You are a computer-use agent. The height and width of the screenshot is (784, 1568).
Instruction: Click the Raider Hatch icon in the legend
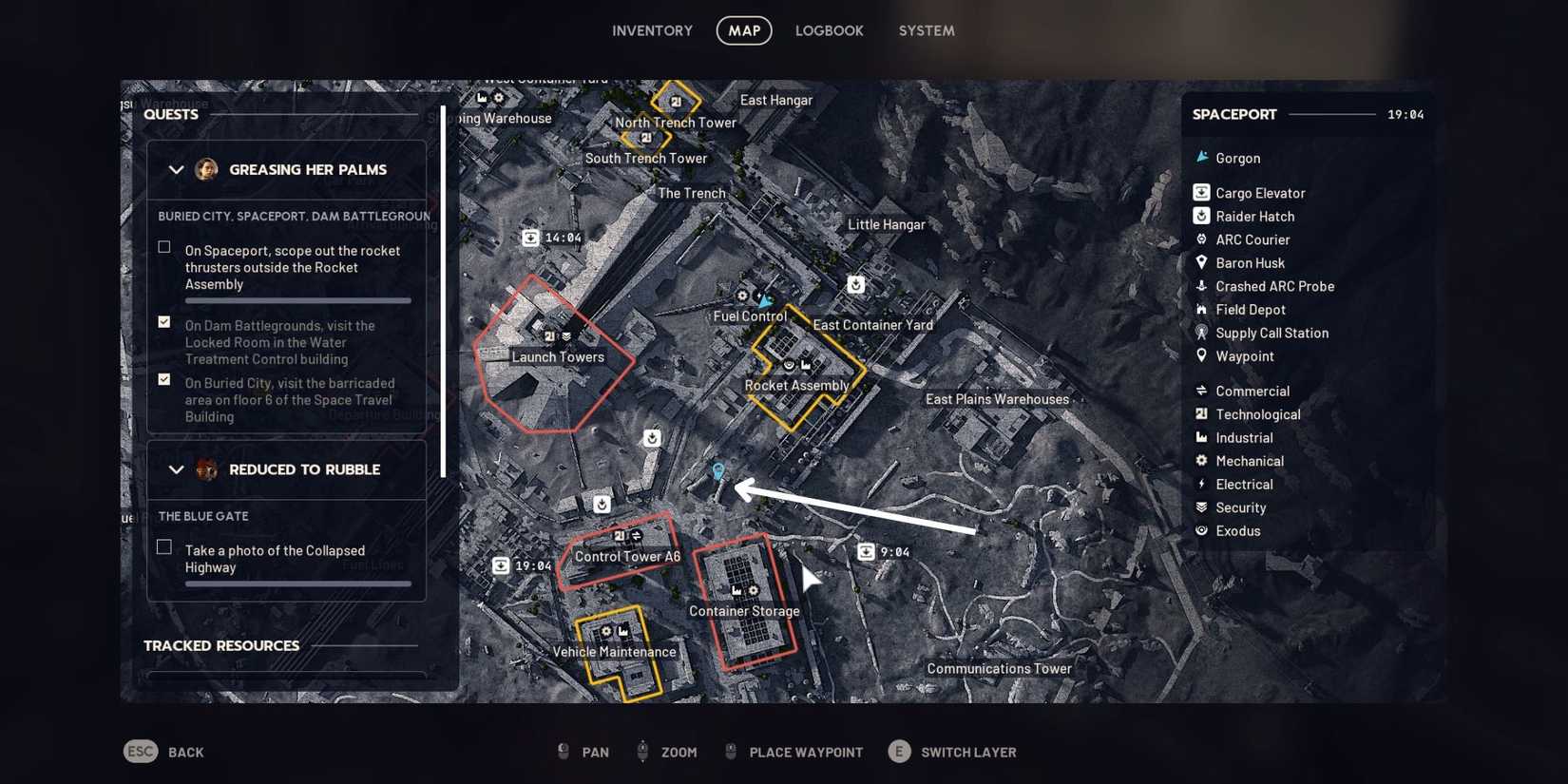[1199, 216]
